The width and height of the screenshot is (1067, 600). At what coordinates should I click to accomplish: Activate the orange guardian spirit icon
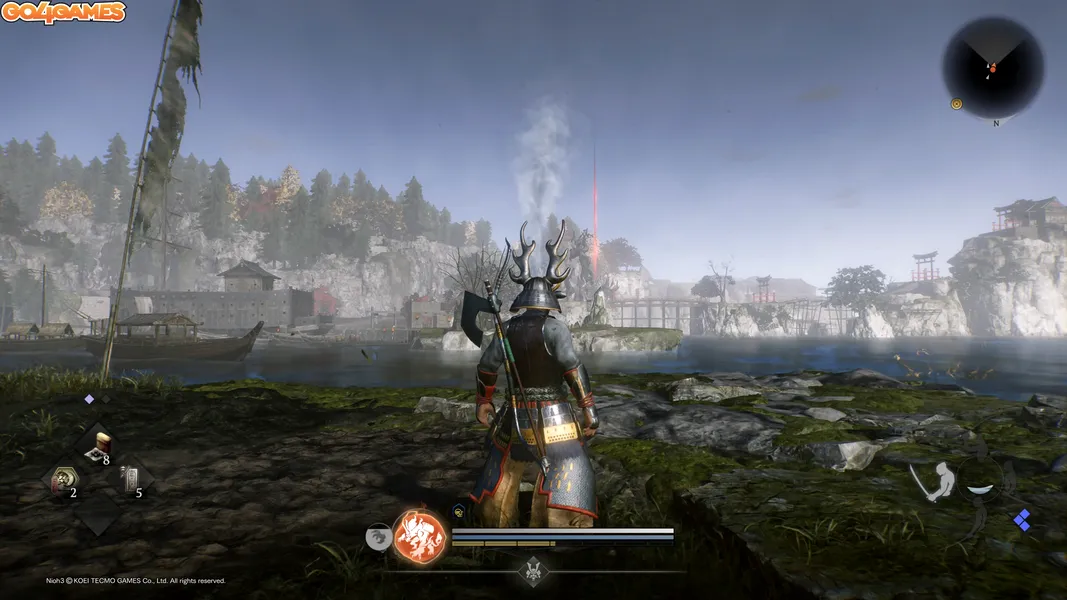click(419, 536)
